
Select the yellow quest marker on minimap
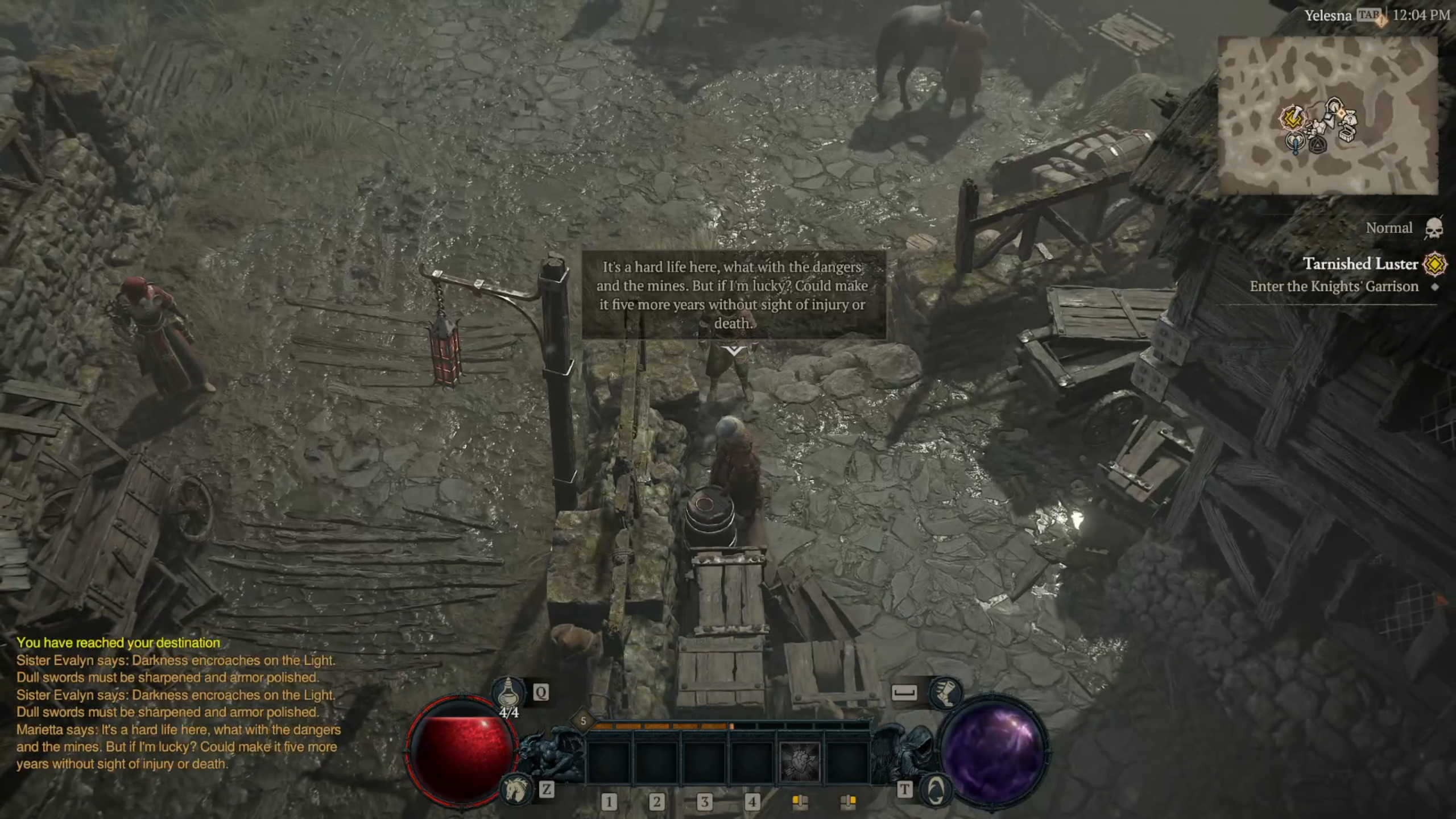click(1292, 118)
